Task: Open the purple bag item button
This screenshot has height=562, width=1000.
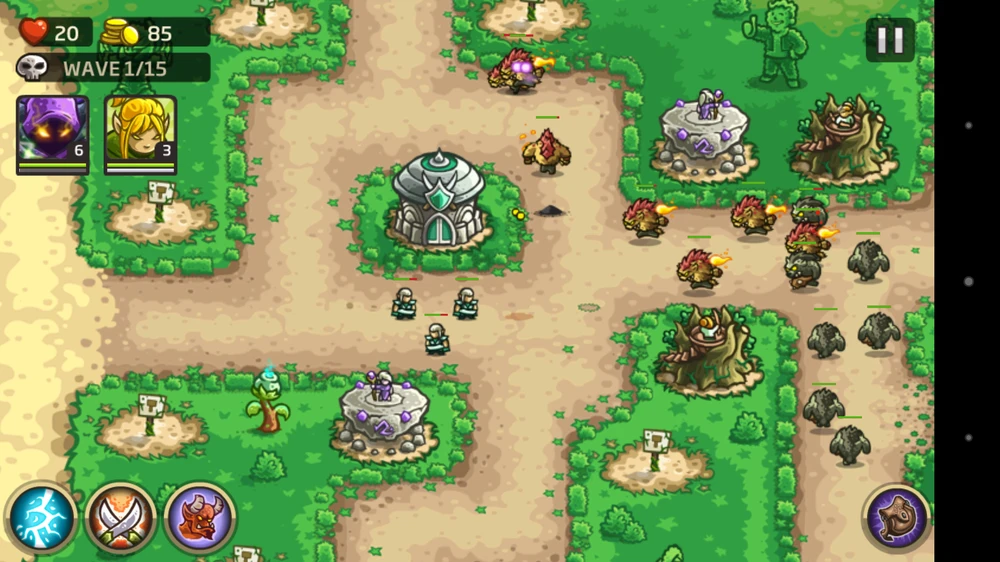Action: (x=896, y=517)
